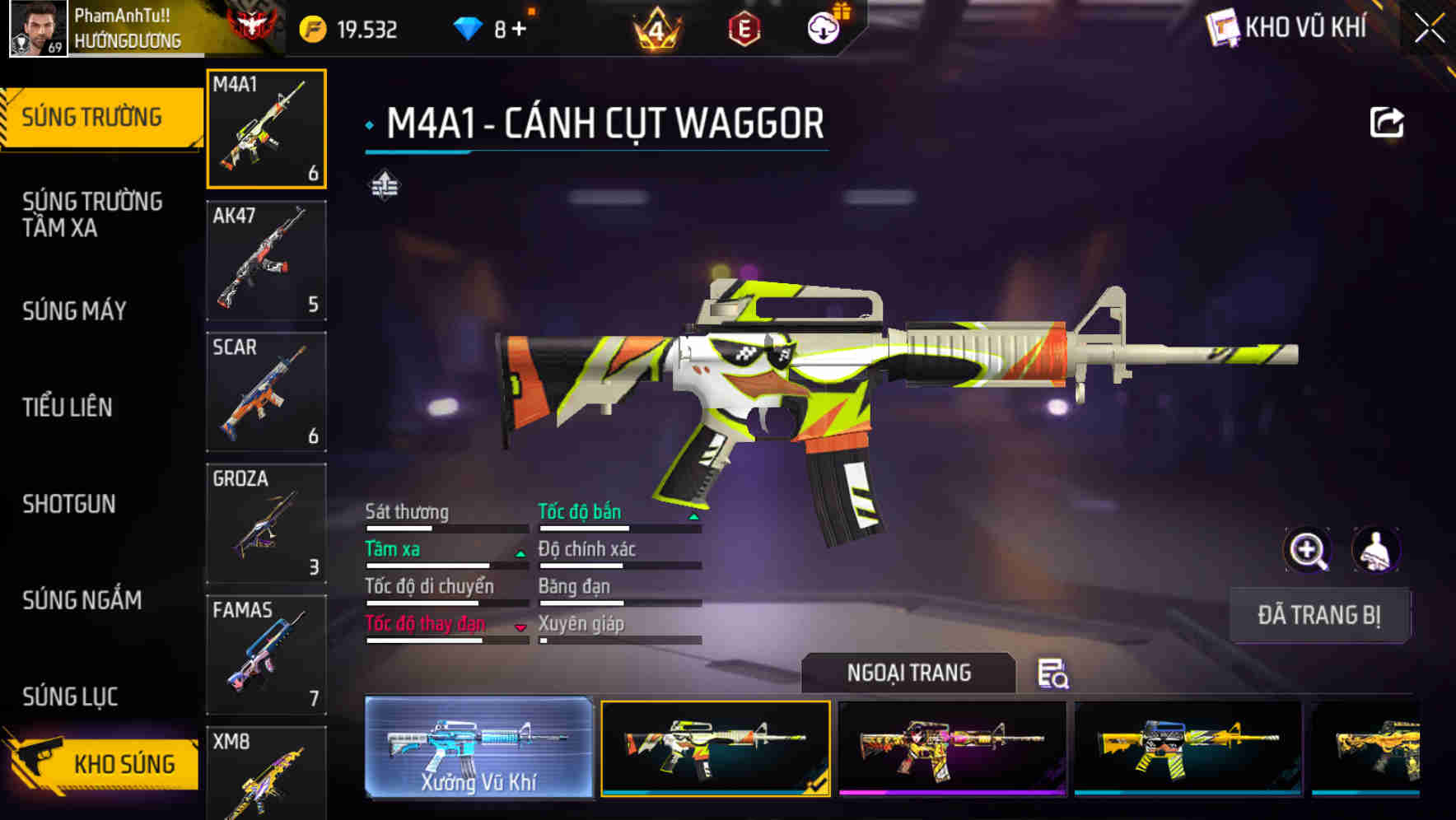Click the Đã Trang Bị button
Viewport: 1456px width, 820px height.
[1318, 615]
